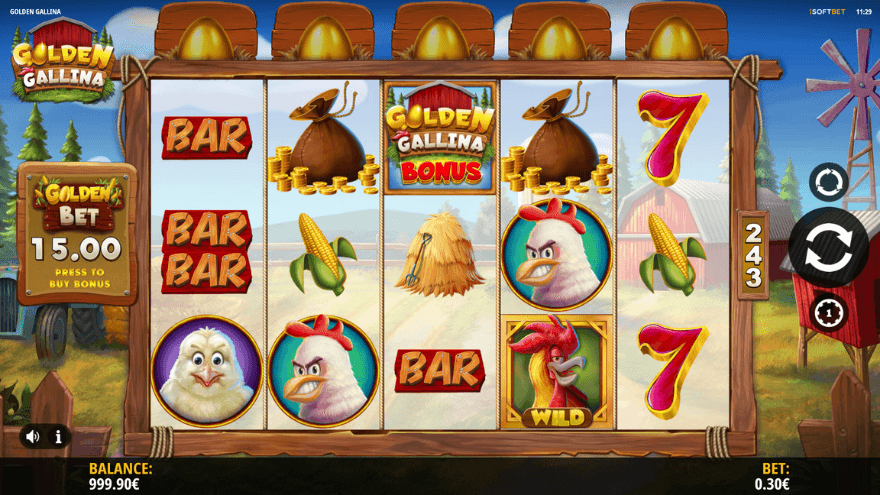Image resolution: width=880 pixels, height=495 pixels.
Task: Open the game info page
Action: [x=58, y=436]
